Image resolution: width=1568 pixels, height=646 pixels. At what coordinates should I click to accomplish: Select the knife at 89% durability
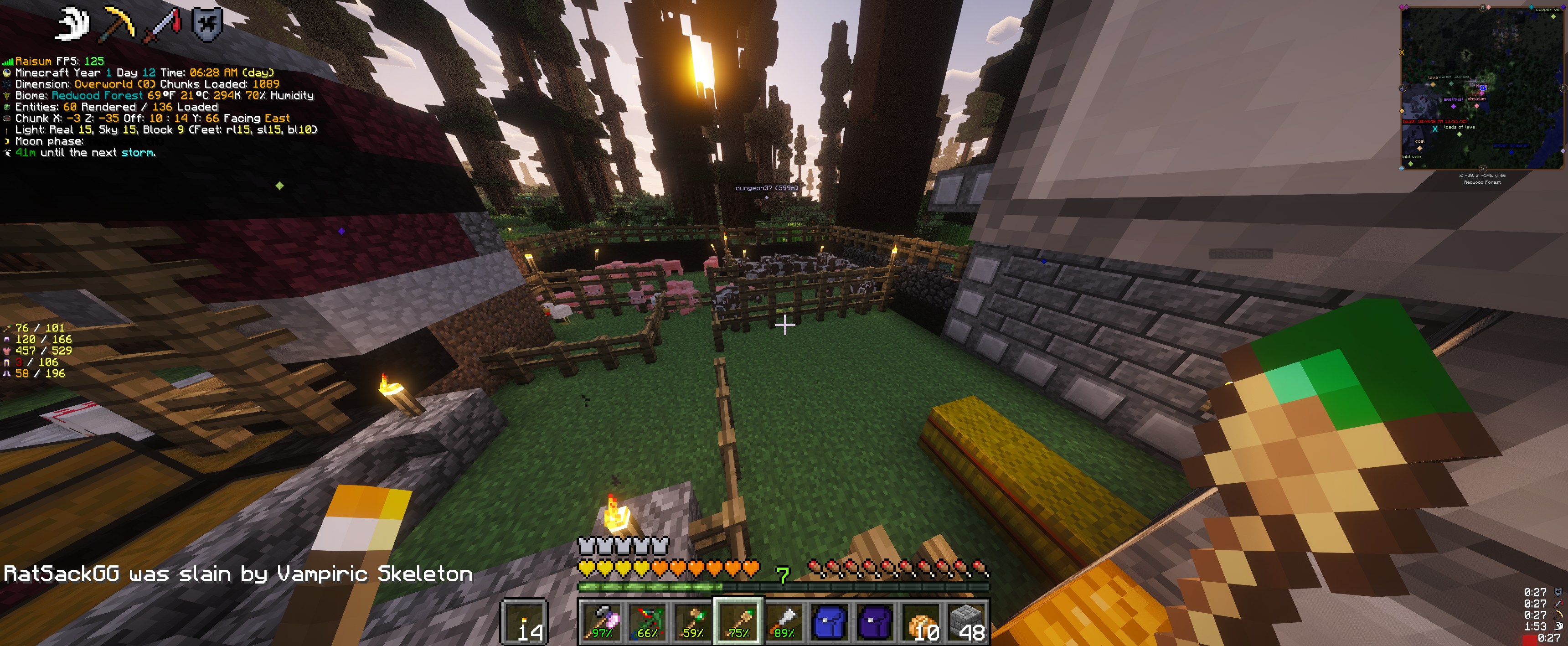coord(784,621)
